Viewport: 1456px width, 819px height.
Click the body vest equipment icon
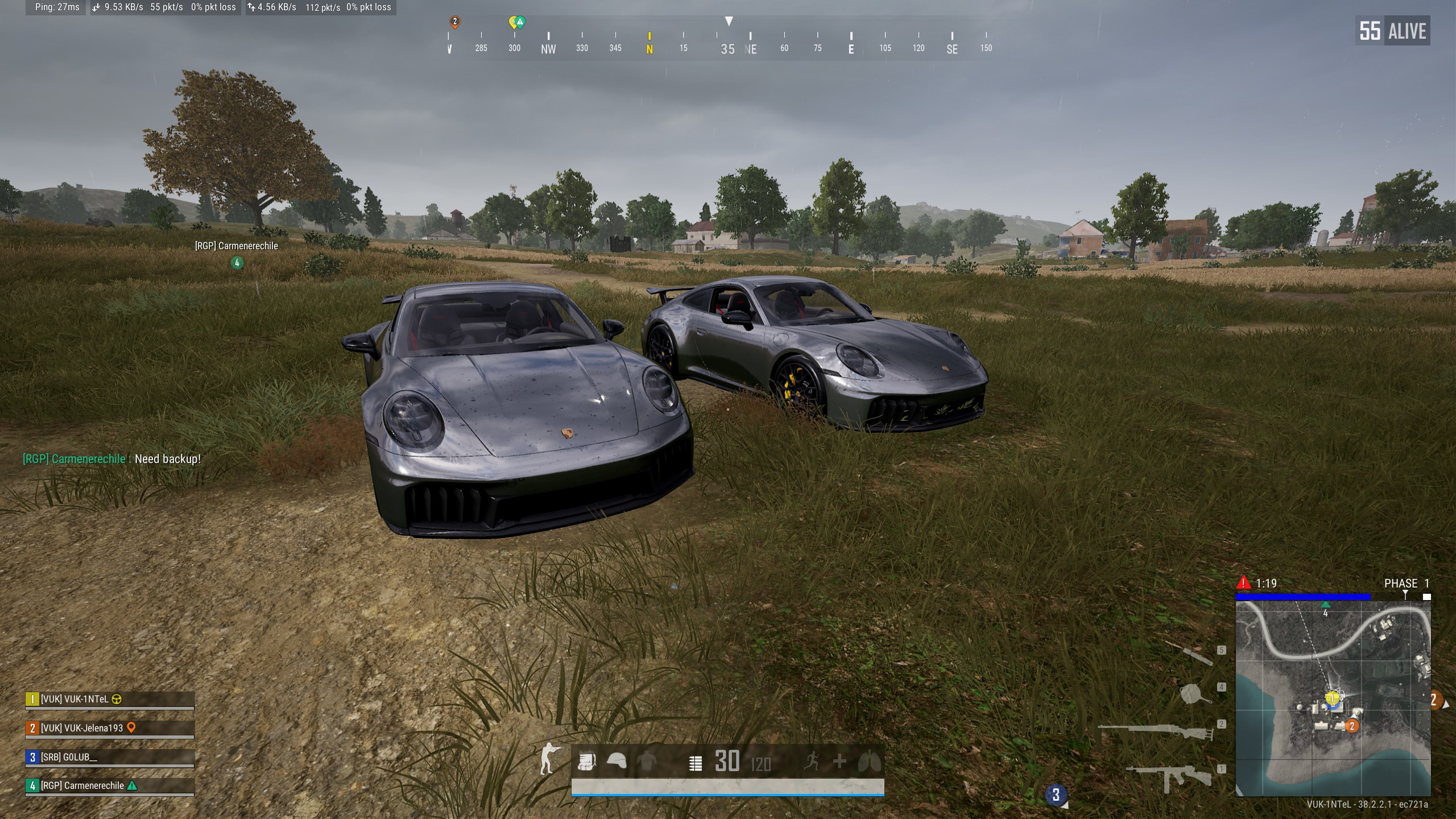click(647, 761)
